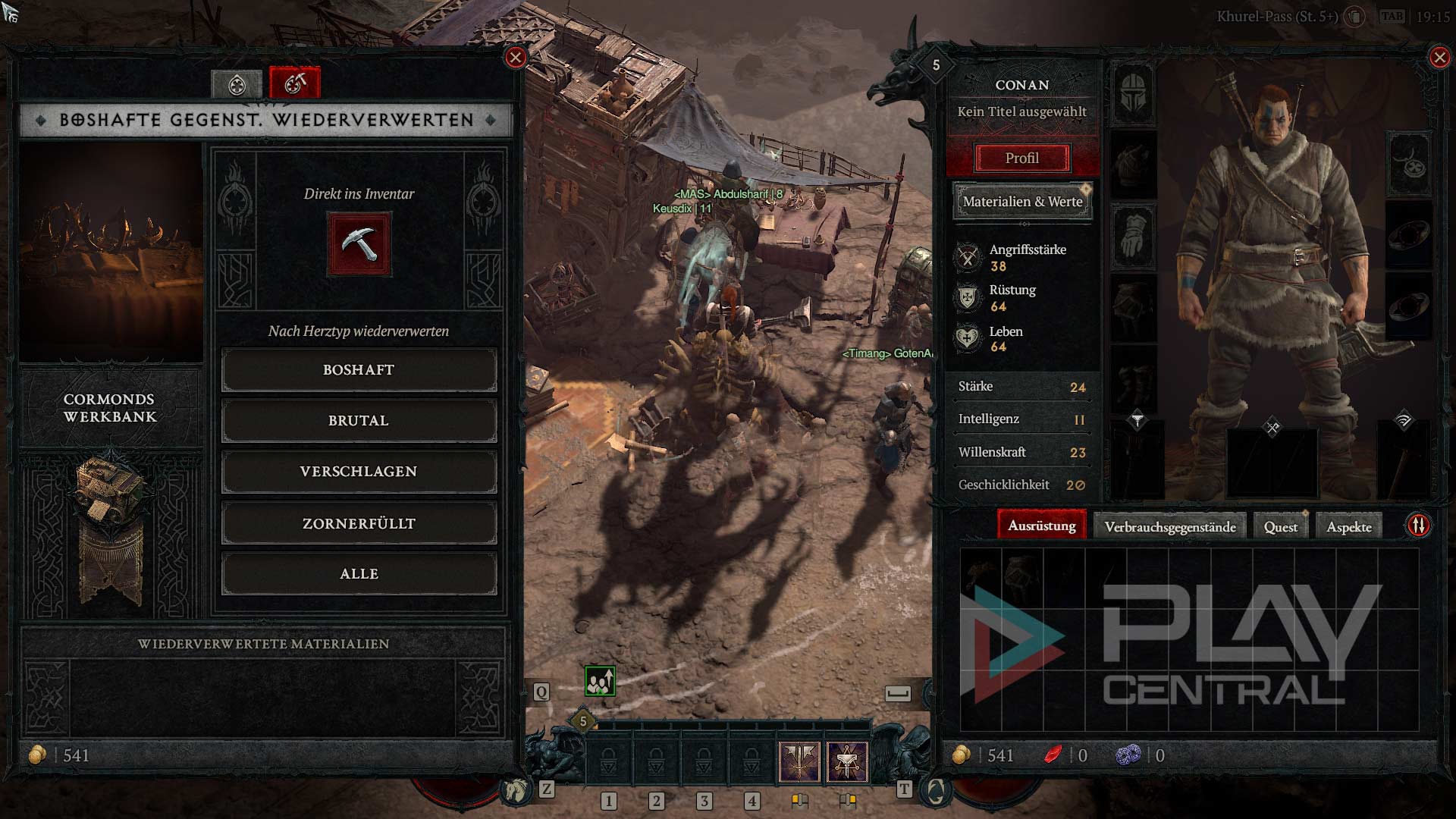Salvage all Brutal hearts
Screen dimensions: 1456x819
(x=359, y=421)
